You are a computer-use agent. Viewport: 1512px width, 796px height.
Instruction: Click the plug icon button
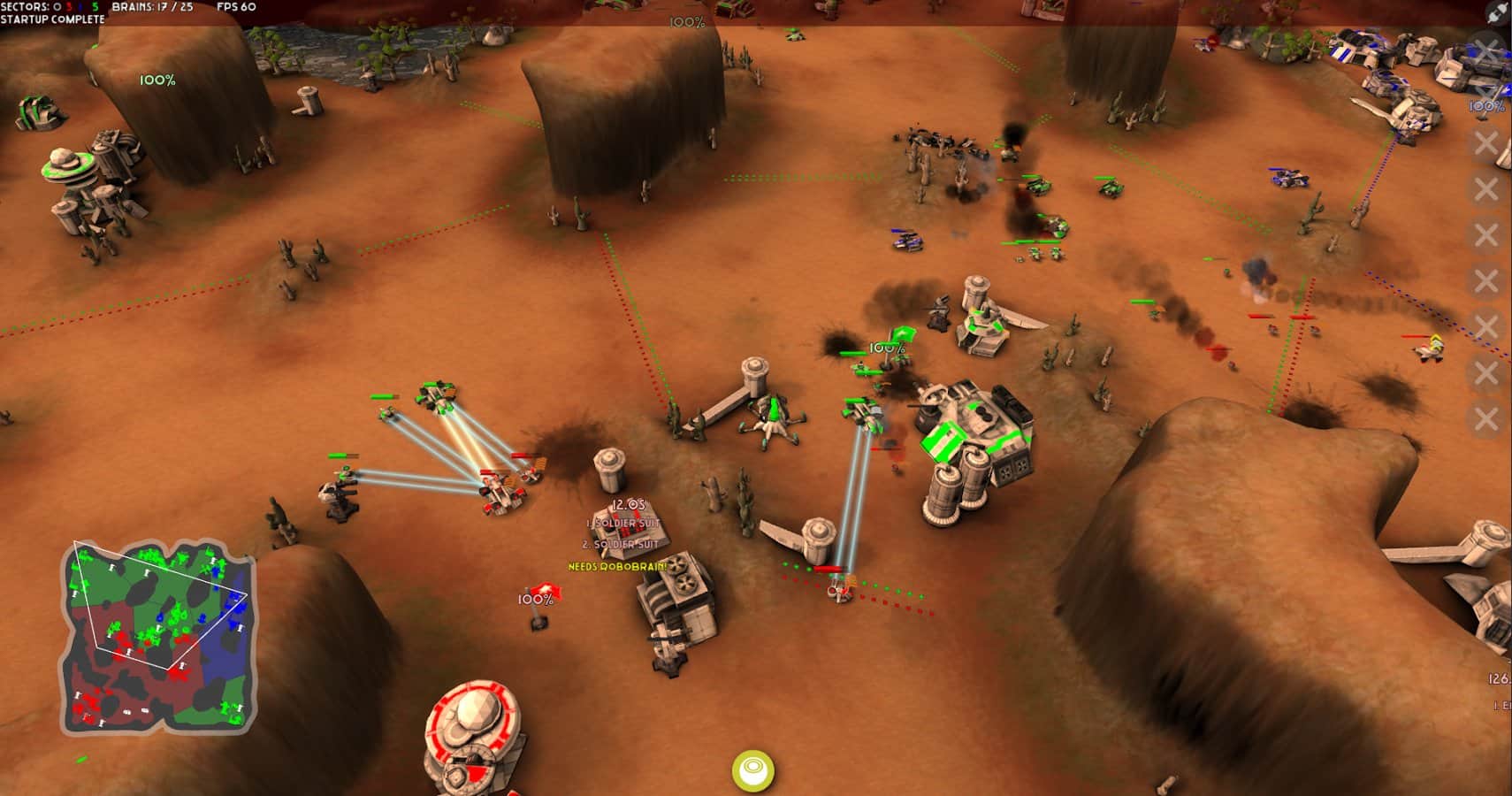click(1497, 12)
